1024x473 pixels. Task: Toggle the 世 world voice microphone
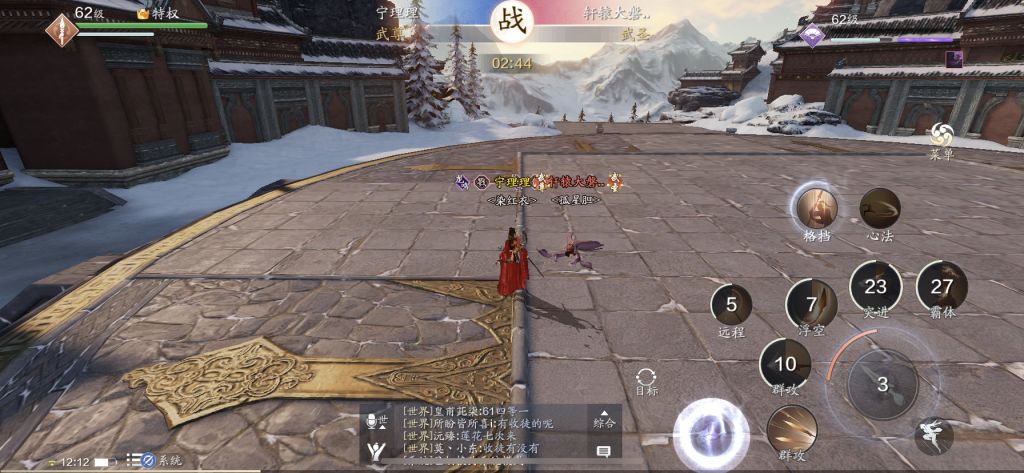pyautogui.click(x=378, y=421)
